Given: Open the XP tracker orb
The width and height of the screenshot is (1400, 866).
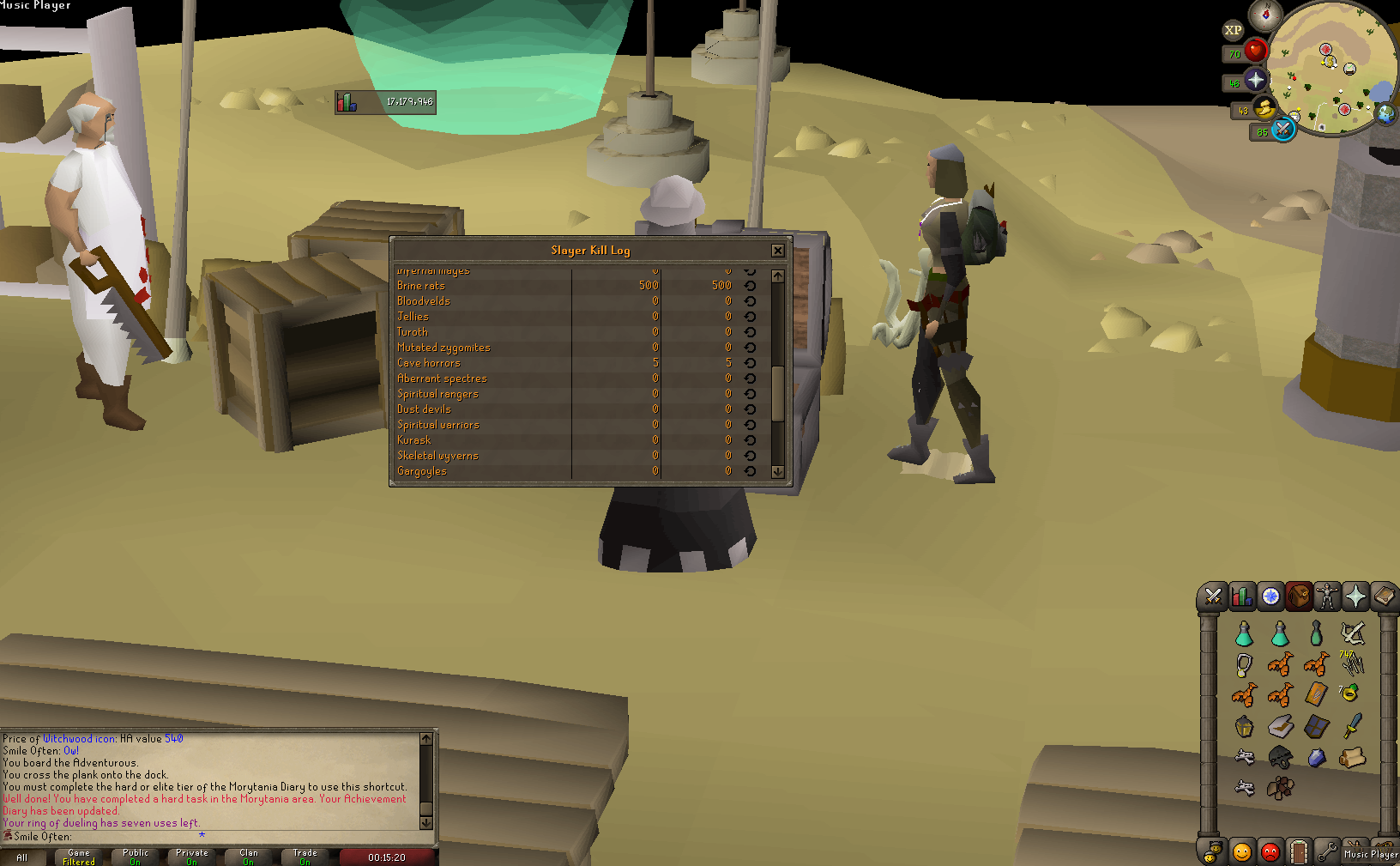Looking at the screenshot, I should [1234, 31].
